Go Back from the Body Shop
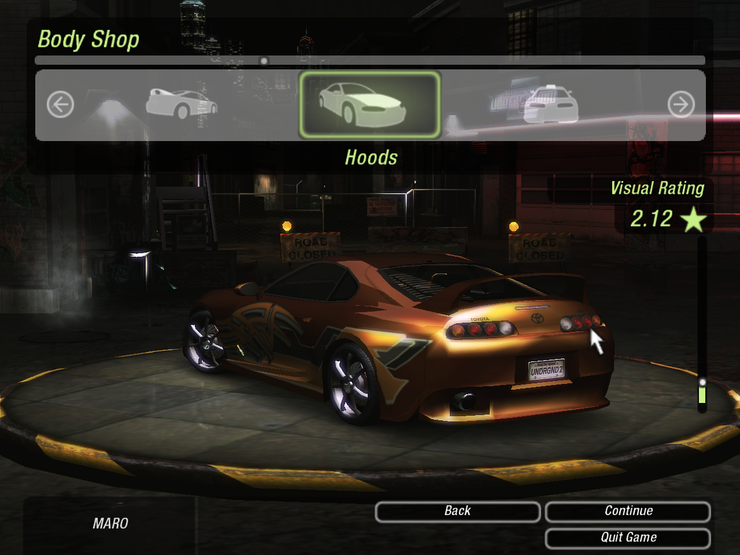This screenshot has width=740, height=555. click(458, 511)
